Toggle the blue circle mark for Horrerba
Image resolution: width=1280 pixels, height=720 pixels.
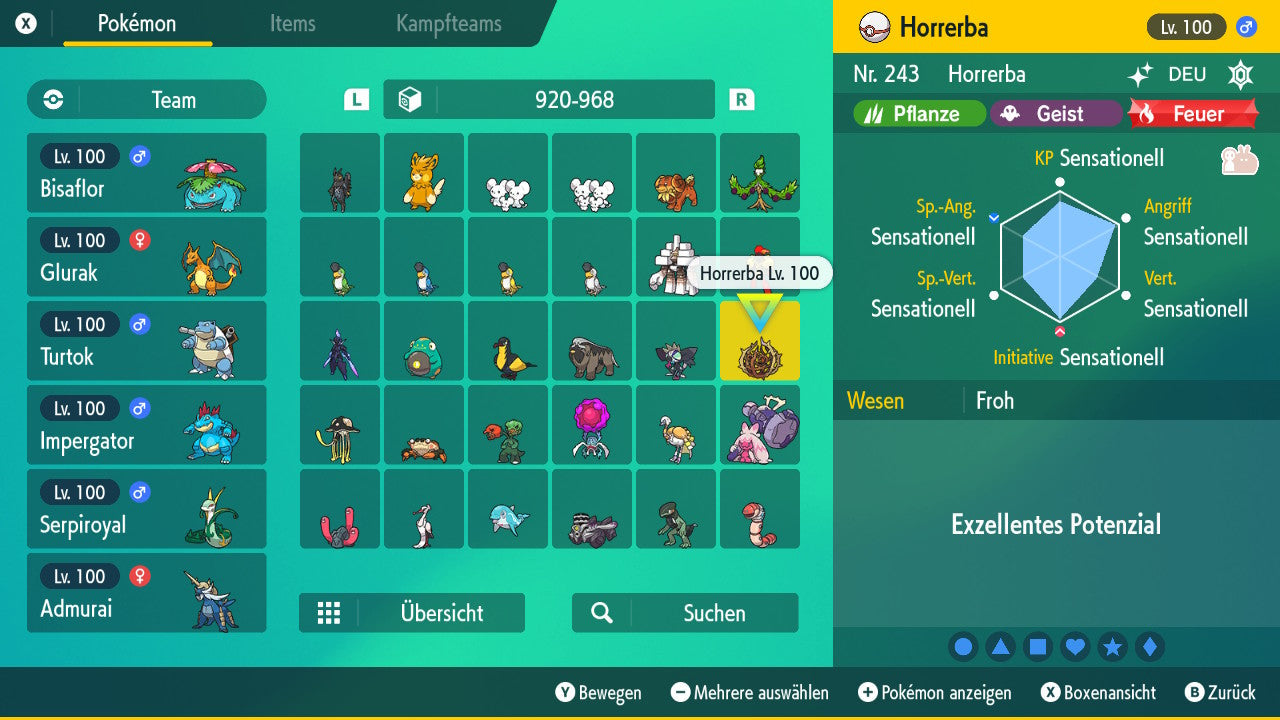click(x=963, y=646)
